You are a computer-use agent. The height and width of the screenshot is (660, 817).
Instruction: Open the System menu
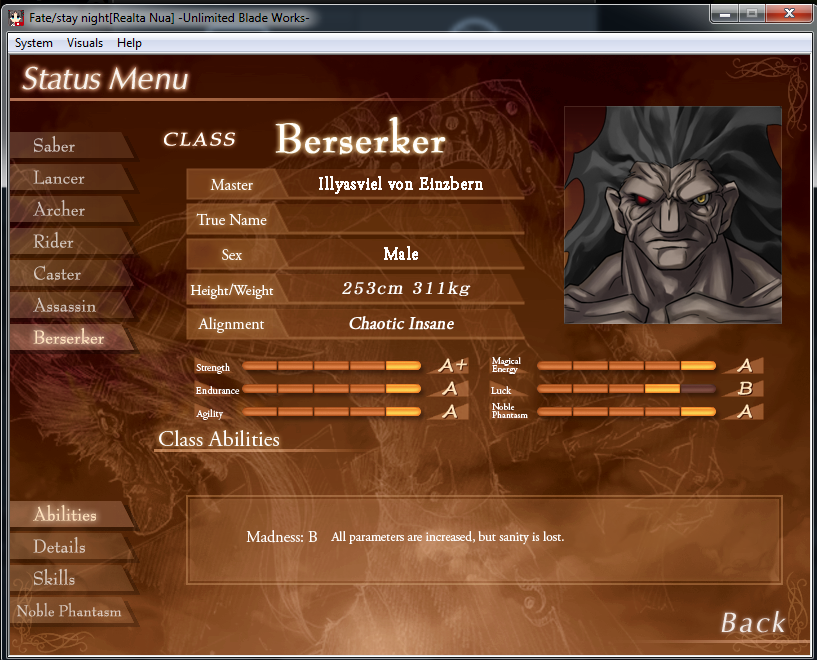point(34,43)
